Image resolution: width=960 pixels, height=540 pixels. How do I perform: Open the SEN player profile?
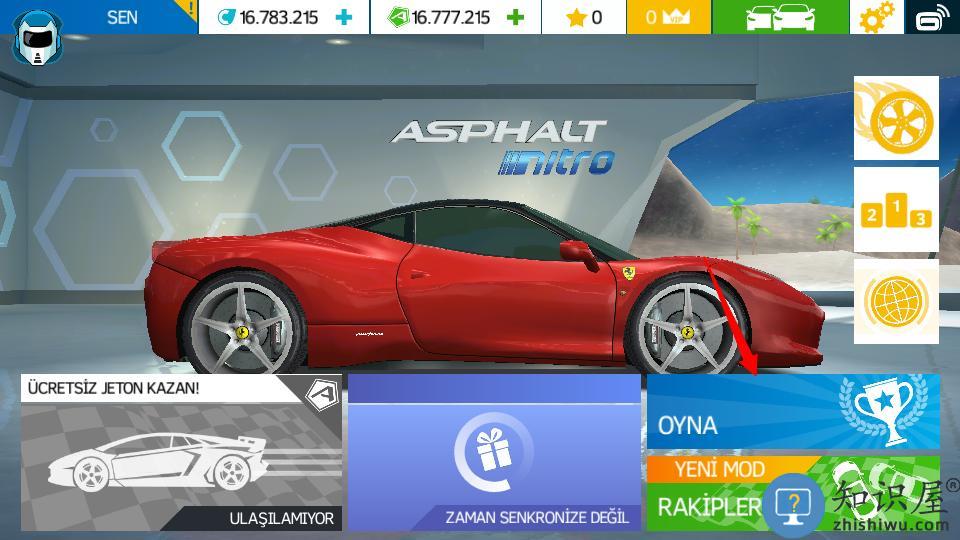click(x=100, y=18)
